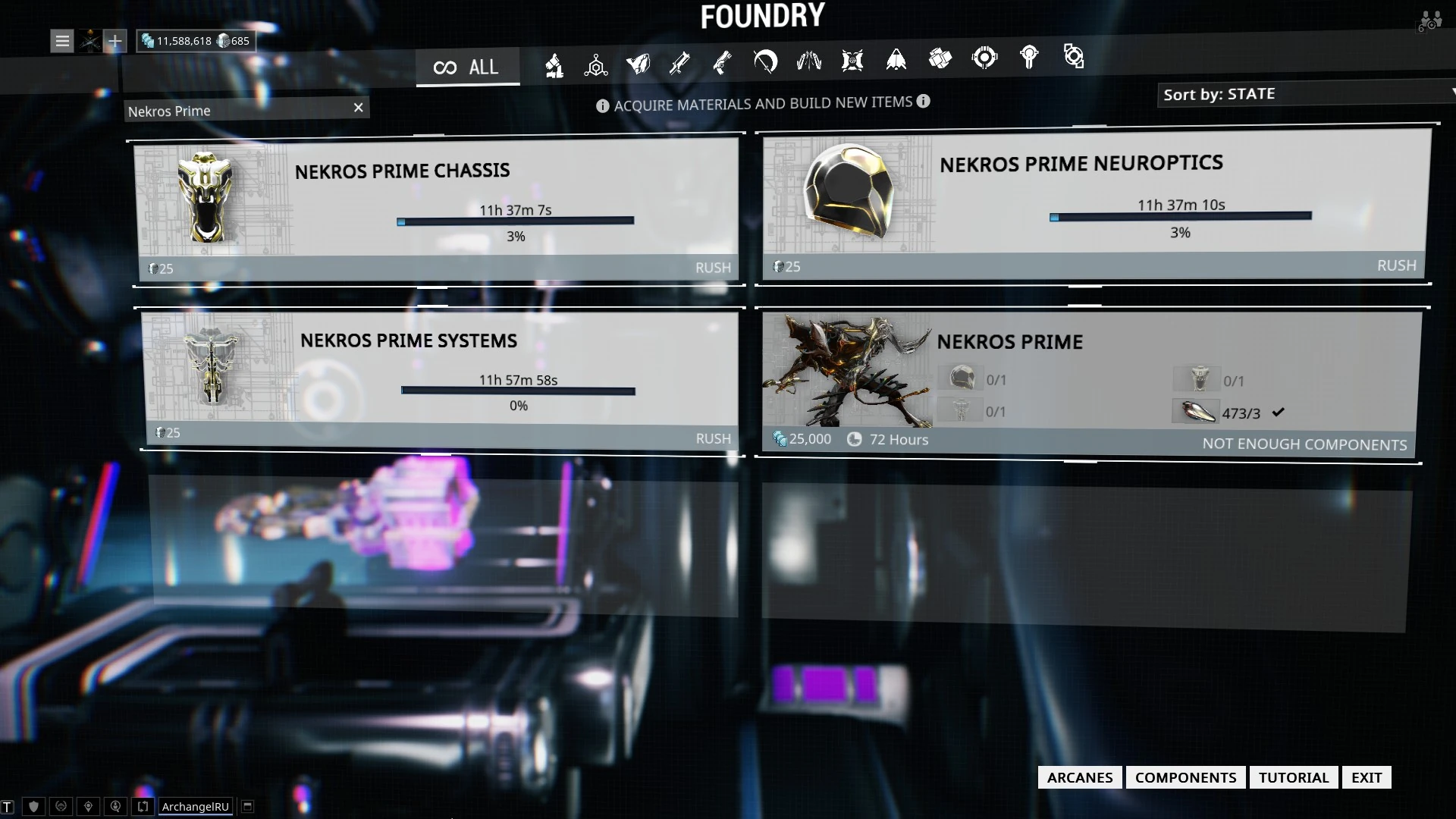Select the shield icon in the bottom bar
1456x819 pixels.
tap(33, 806)
